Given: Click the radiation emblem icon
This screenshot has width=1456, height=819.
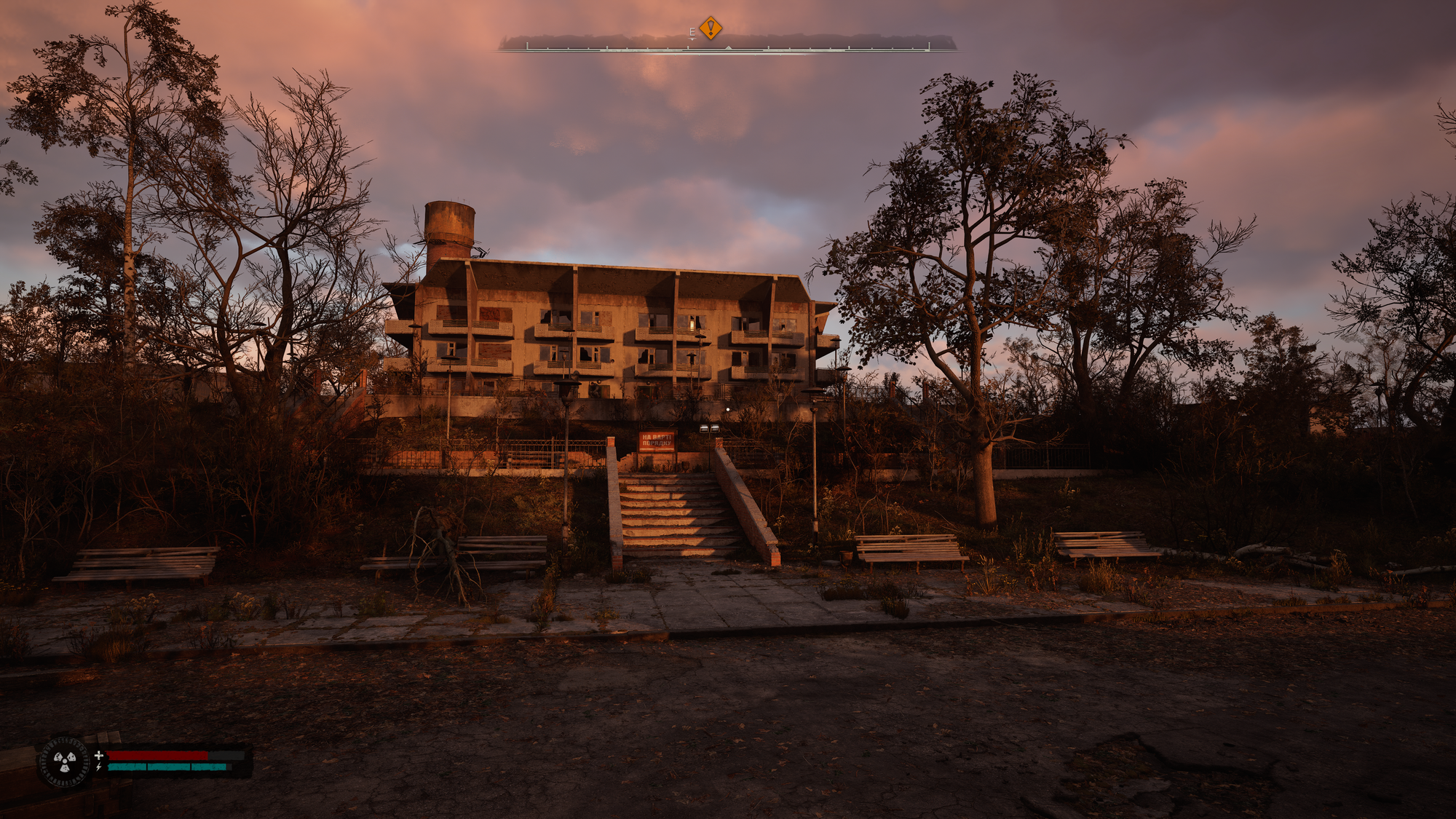Looking at the screenshot, I should tap(65, 761).
